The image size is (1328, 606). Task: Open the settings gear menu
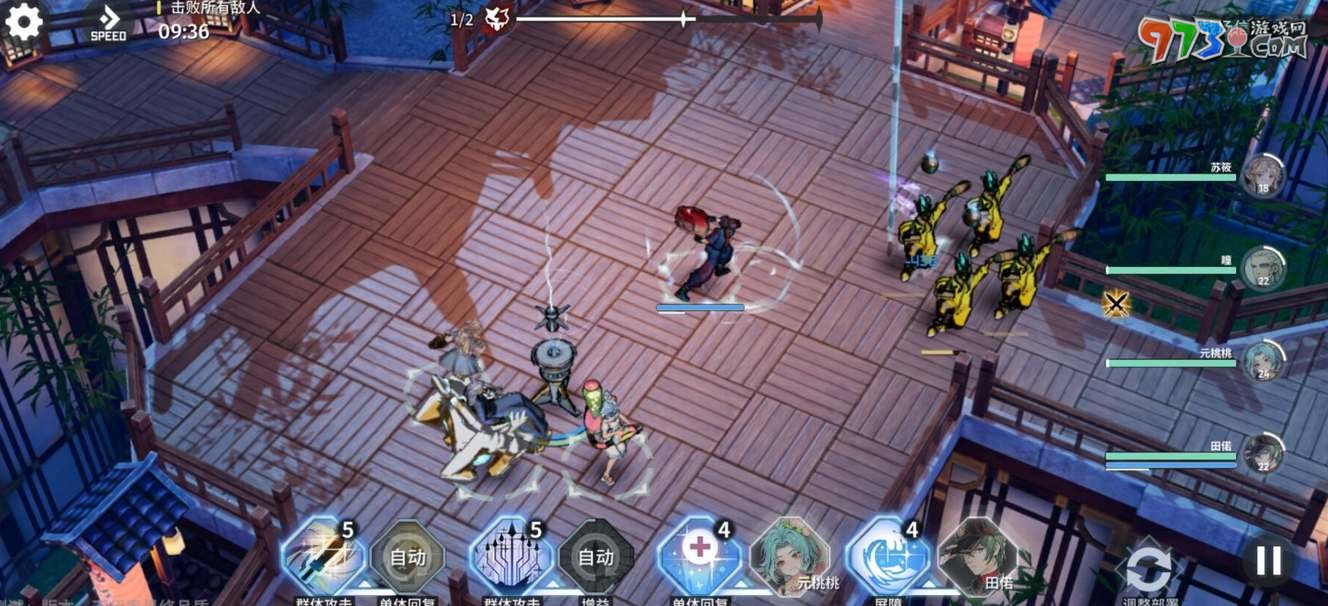(x=23, y=21)
